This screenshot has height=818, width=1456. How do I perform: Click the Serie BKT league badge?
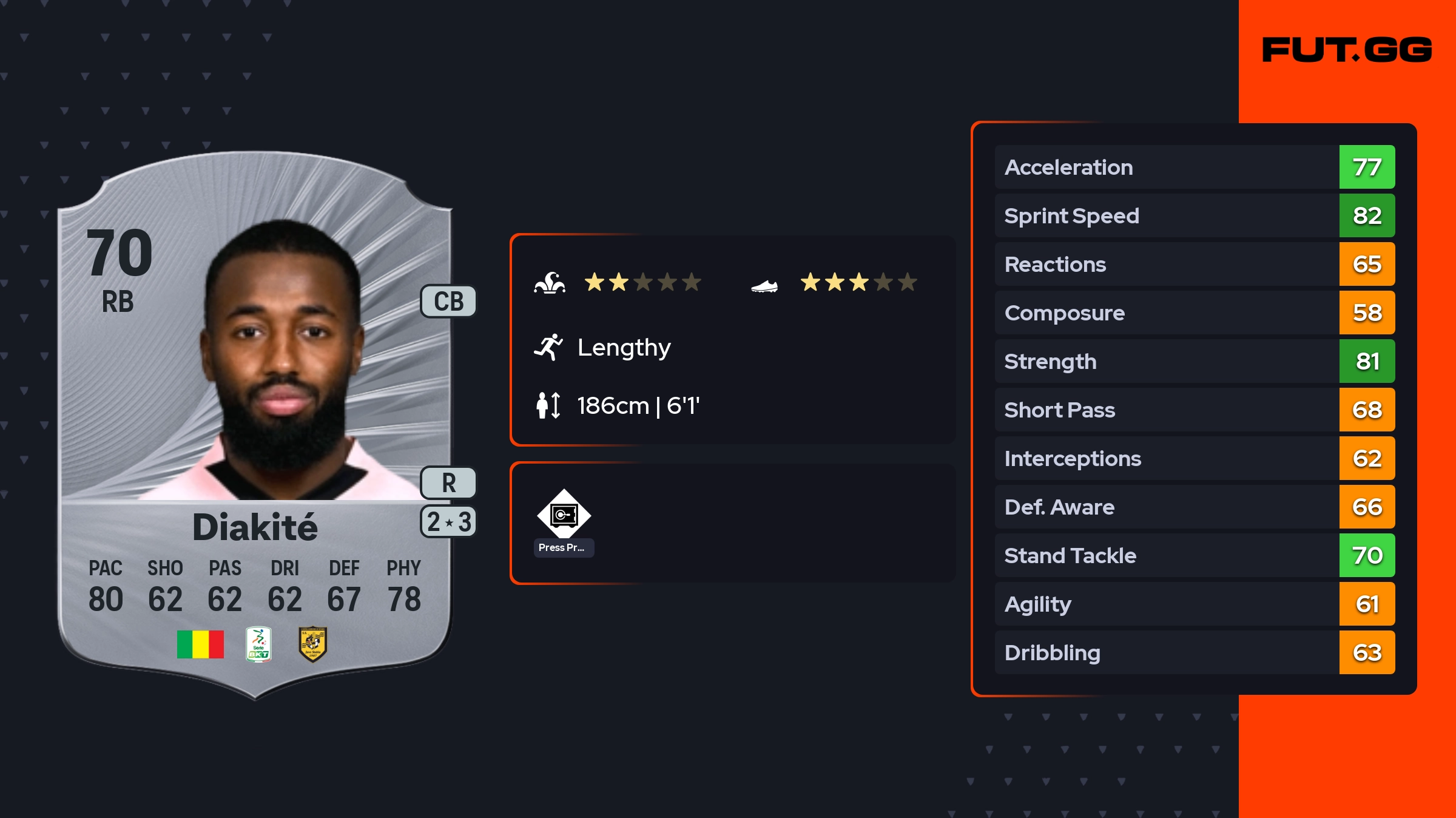(x=258, y=644)
